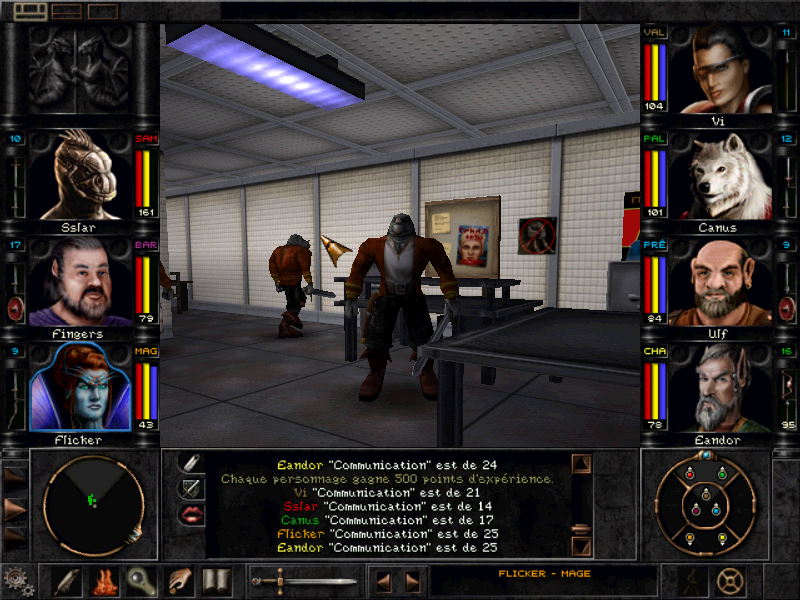
Task: Pick Canus the white wolf portrait
Action: tap(719, 175)
